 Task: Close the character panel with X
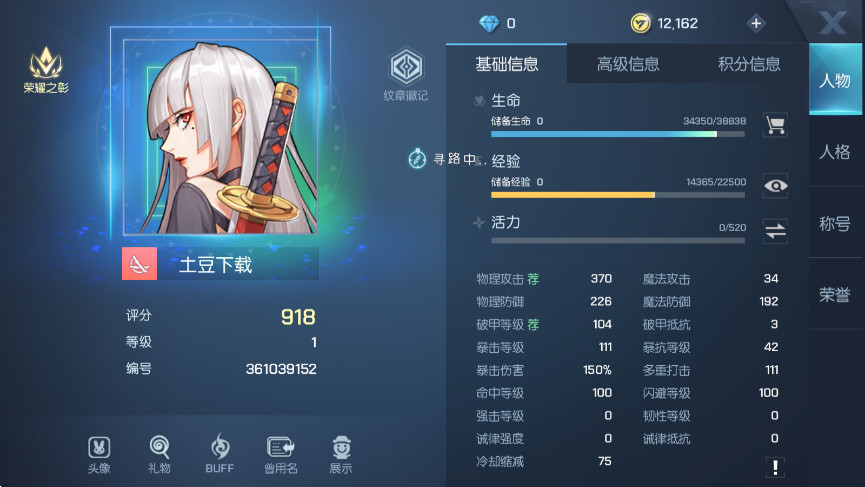click(x=831, y=23)
